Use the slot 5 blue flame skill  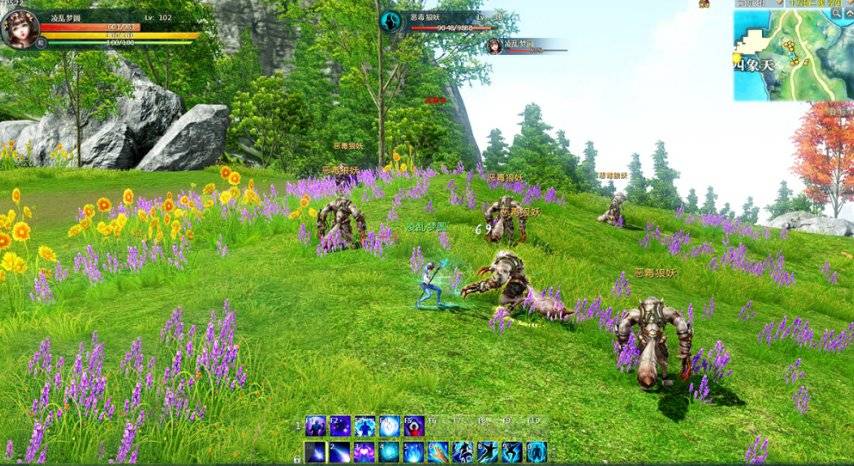(414, 452)
